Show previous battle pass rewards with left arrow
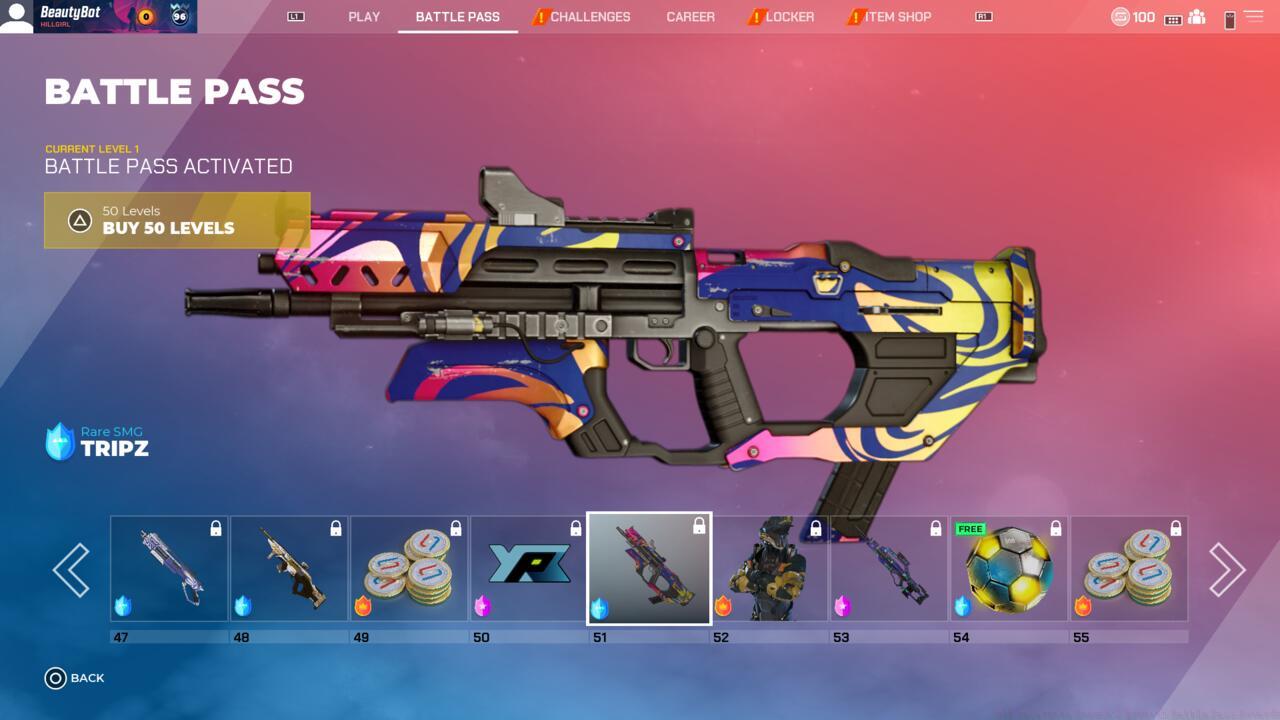Image resolution: width=1280 pixels, height=720 pixels. click(x=71, y=570)
